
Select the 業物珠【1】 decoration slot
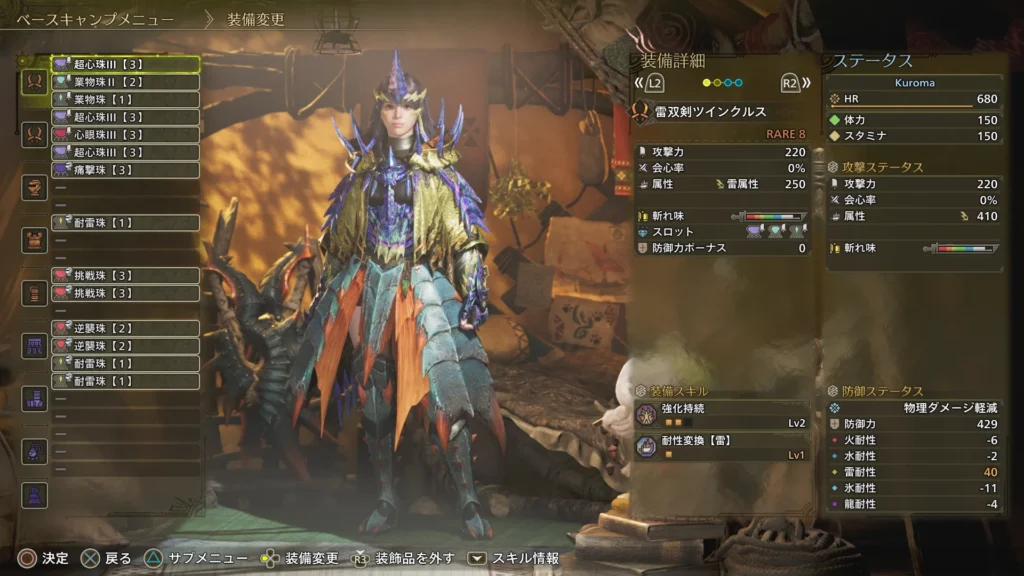125,100
